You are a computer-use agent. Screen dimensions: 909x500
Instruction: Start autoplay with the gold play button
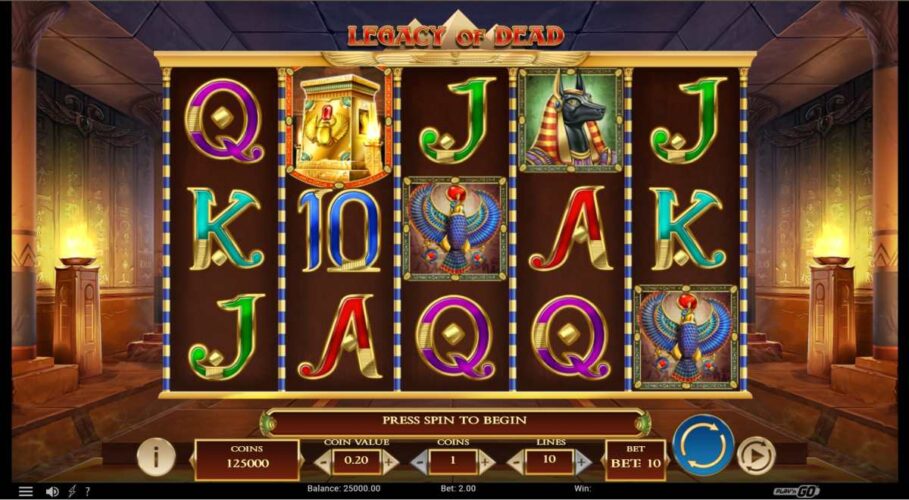[756, 456]
